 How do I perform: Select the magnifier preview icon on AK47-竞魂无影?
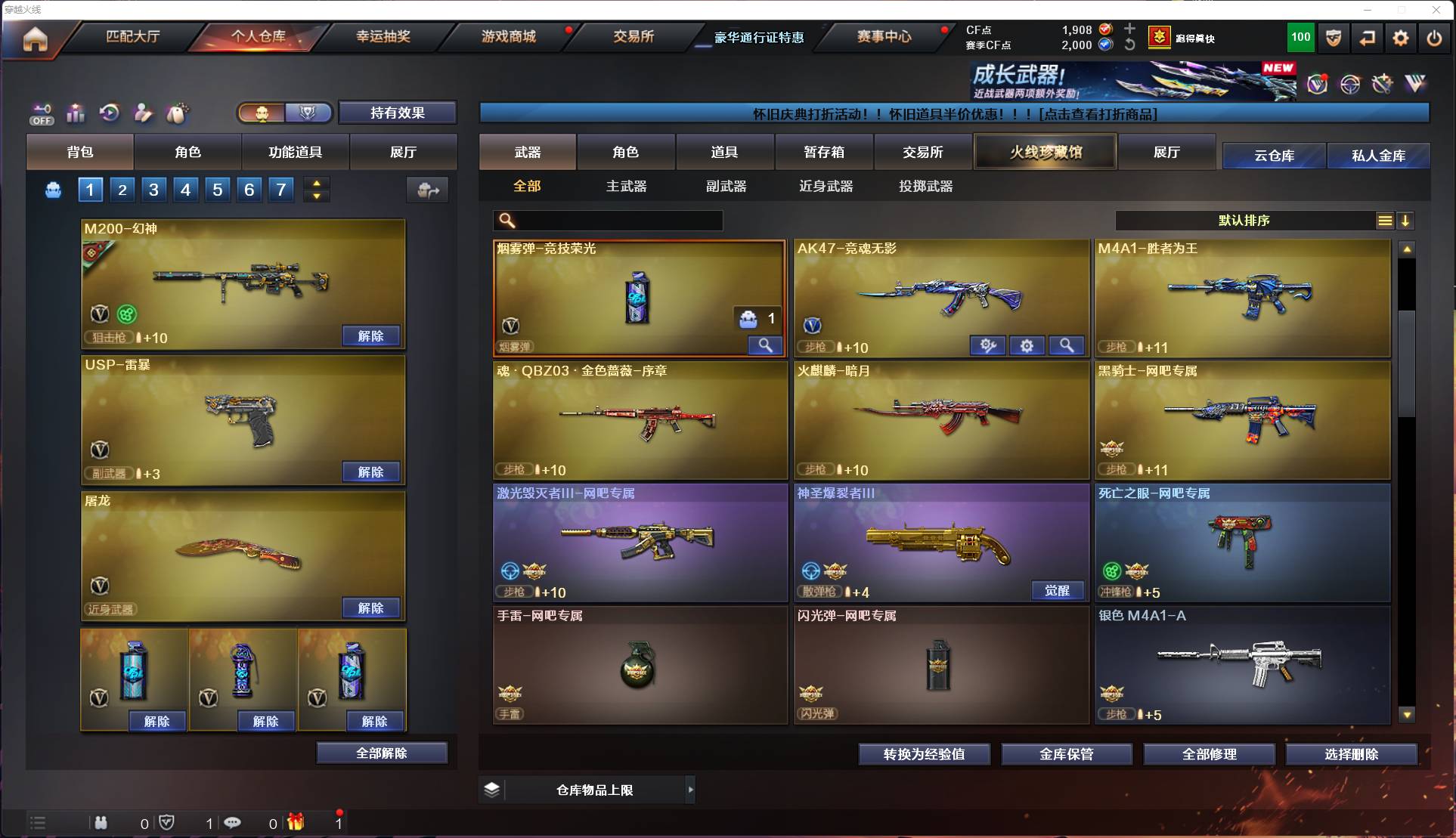[x=1067, y=345]
